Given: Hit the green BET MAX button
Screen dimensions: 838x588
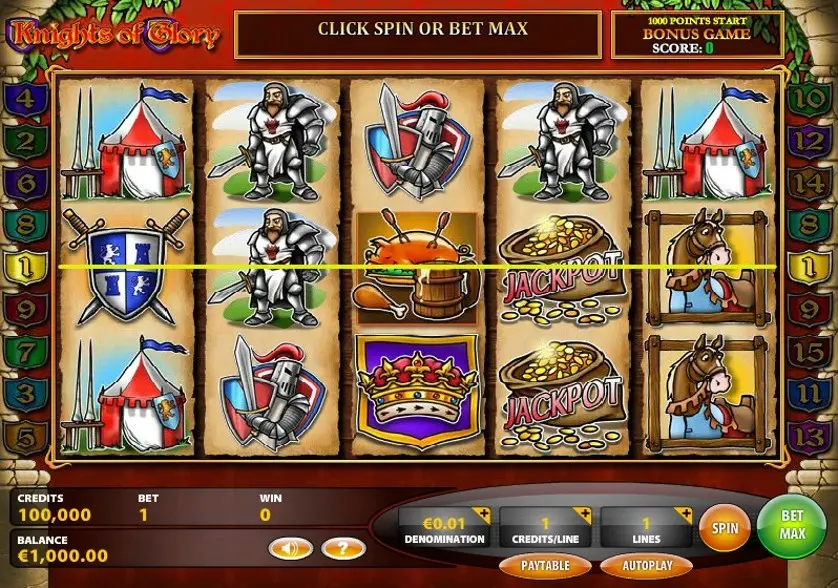Looking at the screenshot, I should point(792,524).
